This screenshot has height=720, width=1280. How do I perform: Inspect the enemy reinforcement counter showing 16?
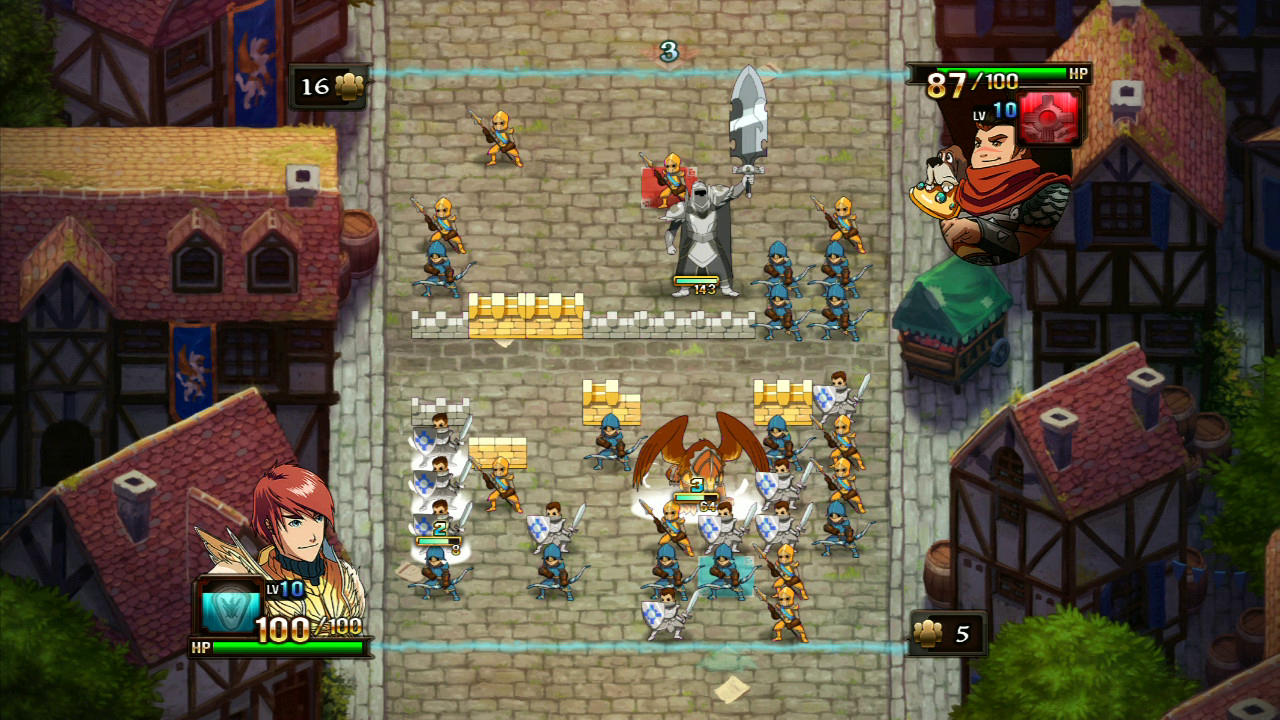point(330,87)
